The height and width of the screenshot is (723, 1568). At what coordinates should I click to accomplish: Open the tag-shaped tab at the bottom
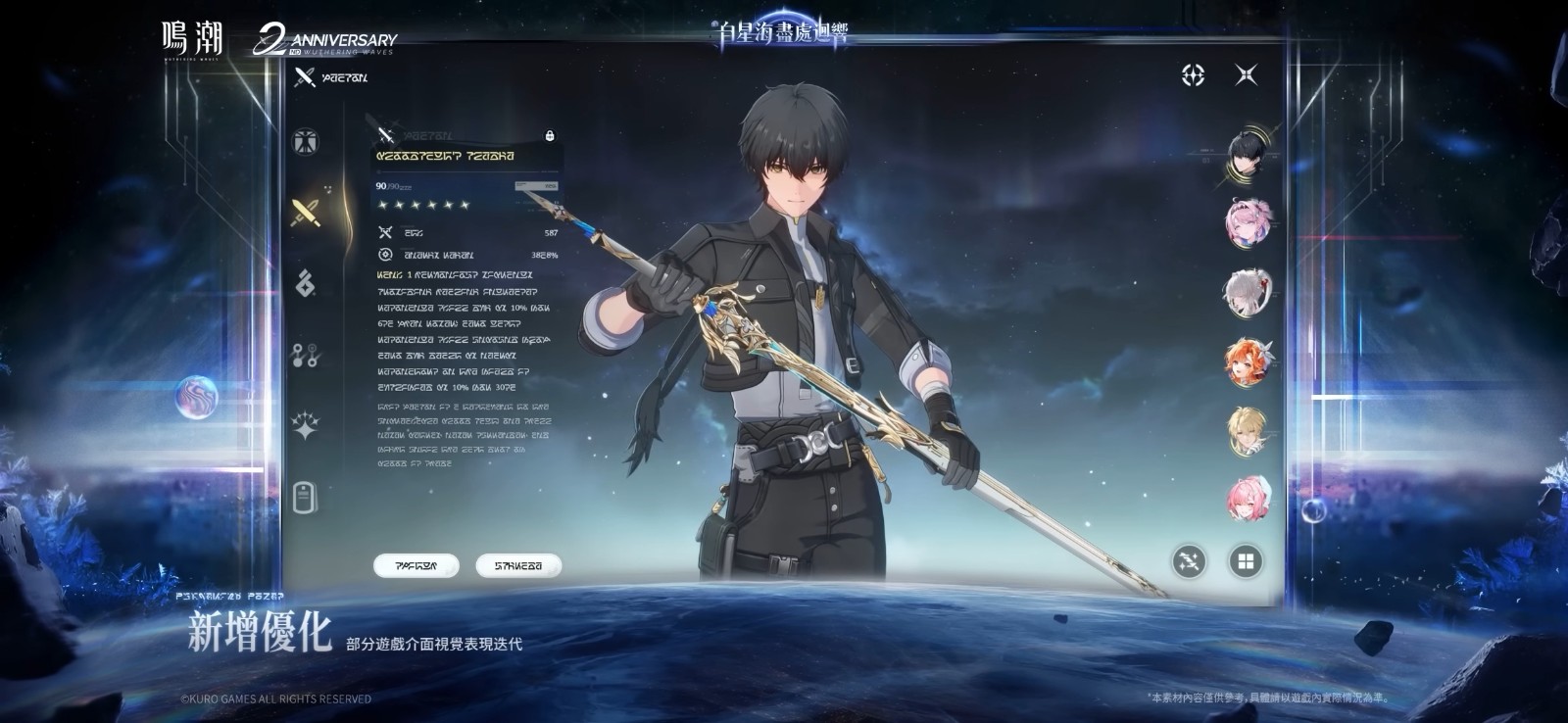306,498
